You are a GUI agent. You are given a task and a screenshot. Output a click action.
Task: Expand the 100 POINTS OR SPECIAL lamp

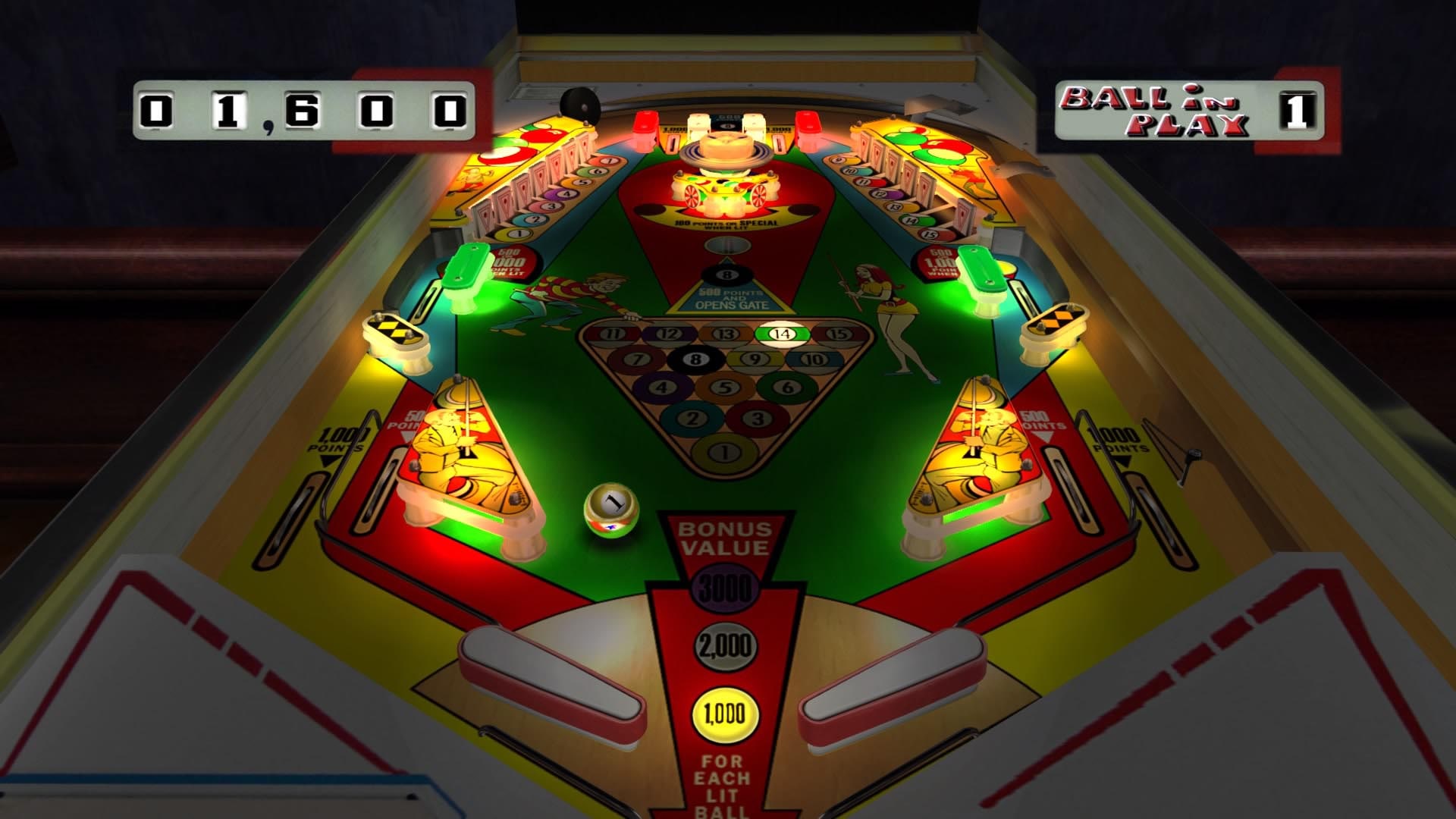[x=726, y=223]
